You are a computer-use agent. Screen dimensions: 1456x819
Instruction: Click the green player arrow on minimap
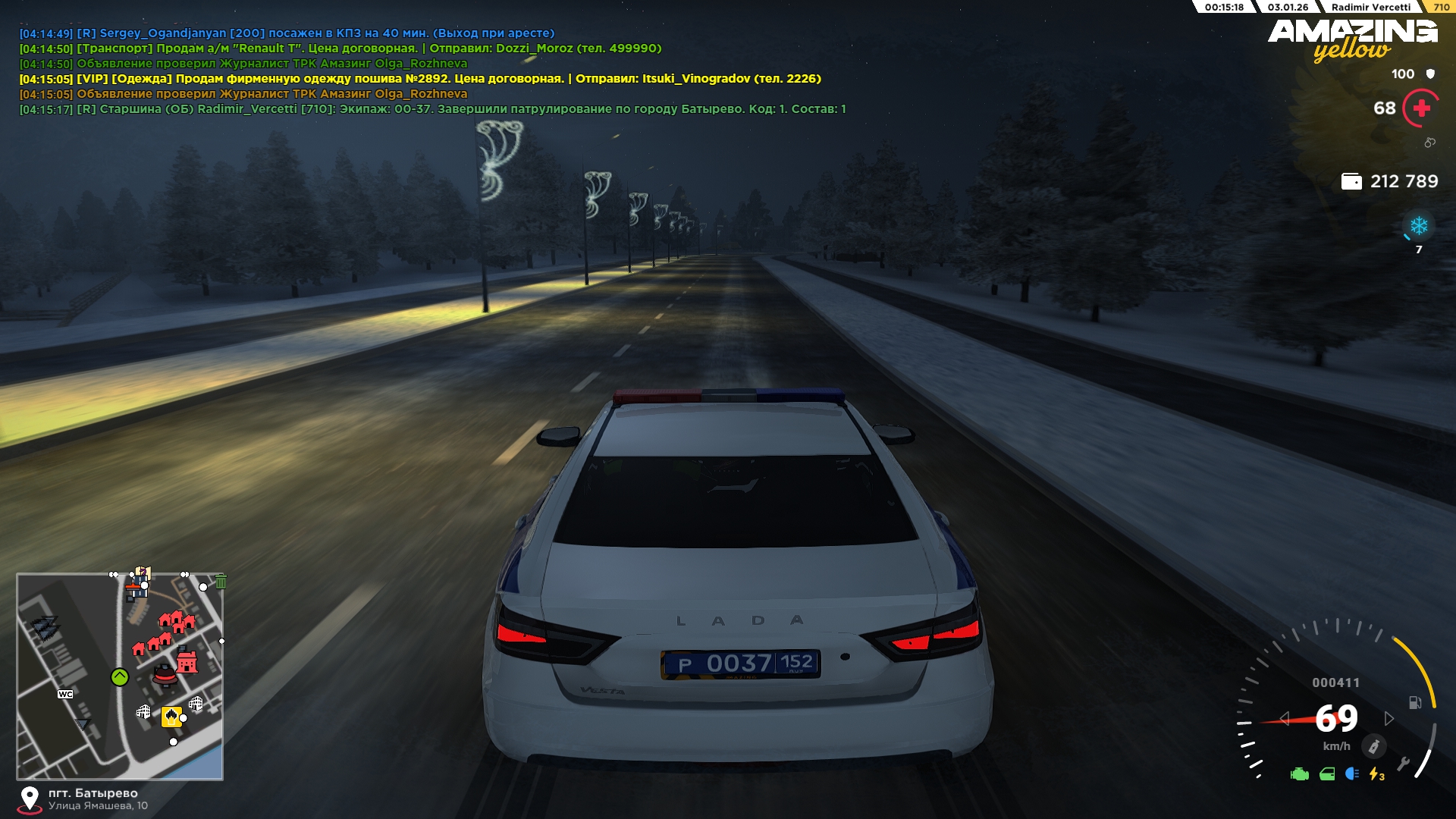[x=120, y=677]
